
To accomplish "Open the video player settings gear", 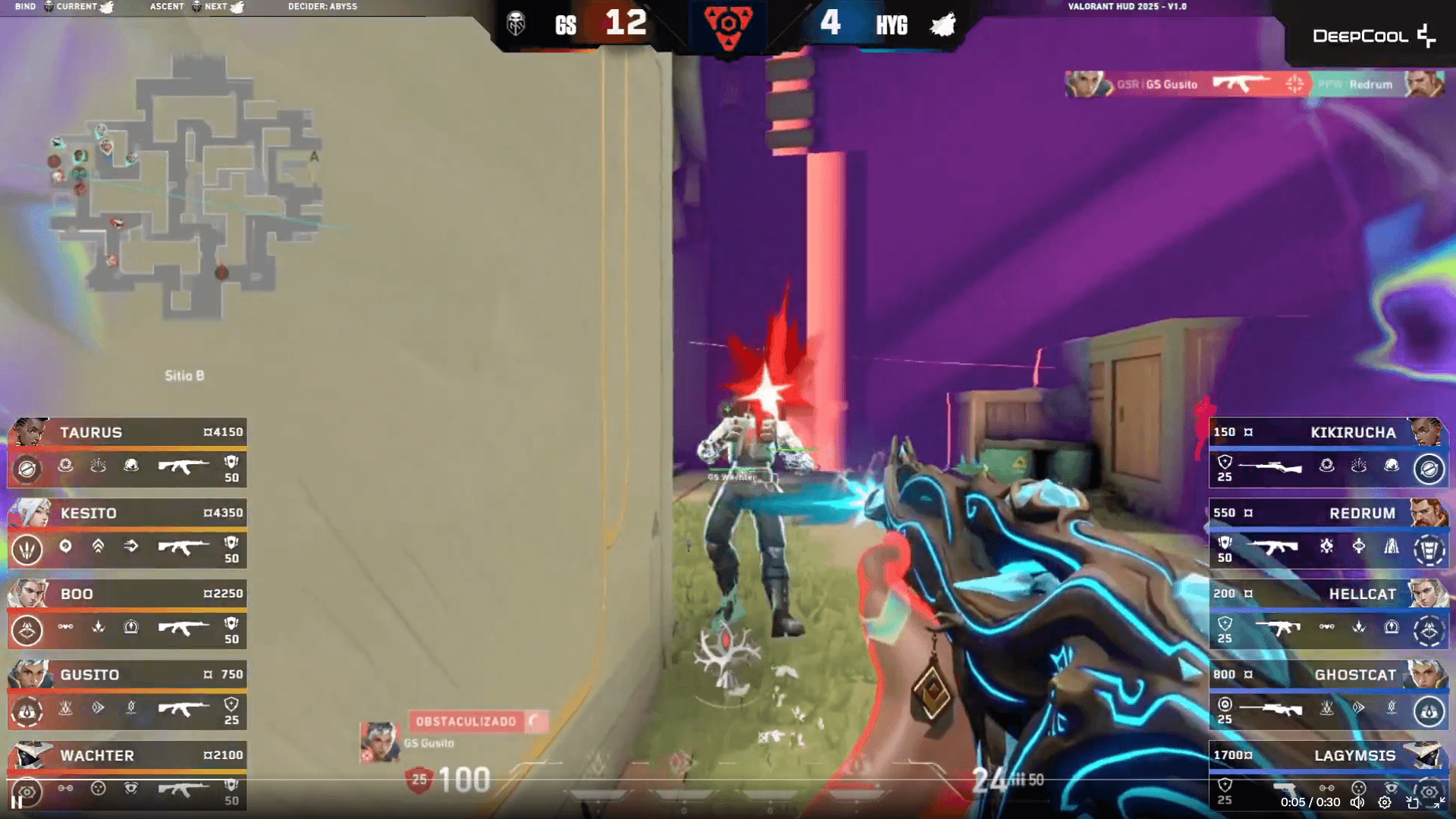I will 1385,802.
